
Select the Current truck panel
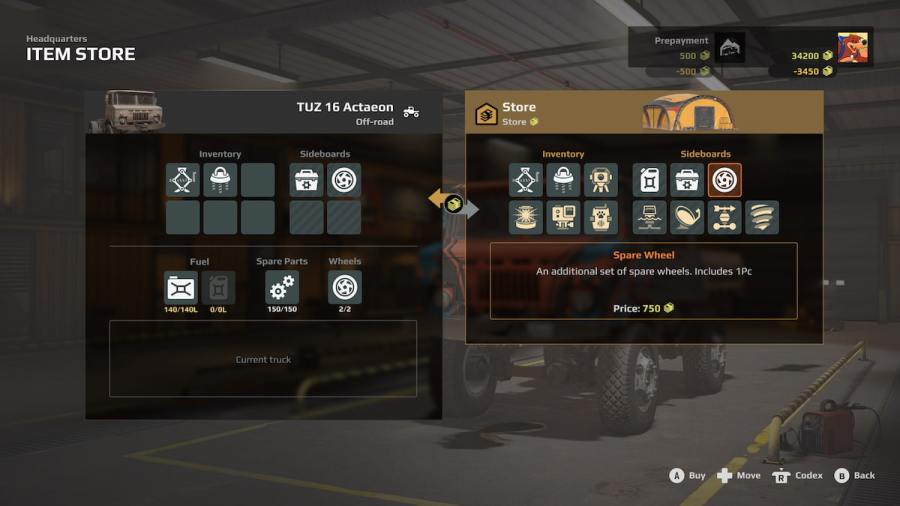tap(263, 359)
